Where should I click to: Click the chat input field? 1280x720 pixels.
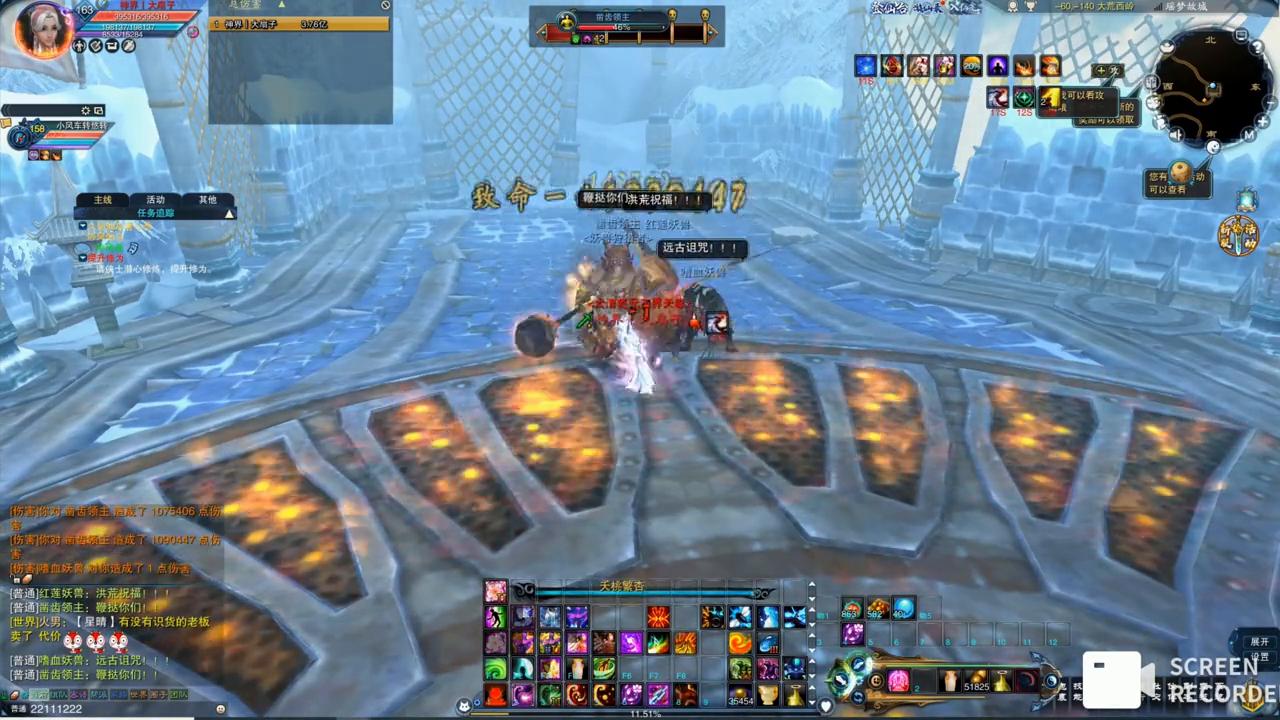coord(120,709)
